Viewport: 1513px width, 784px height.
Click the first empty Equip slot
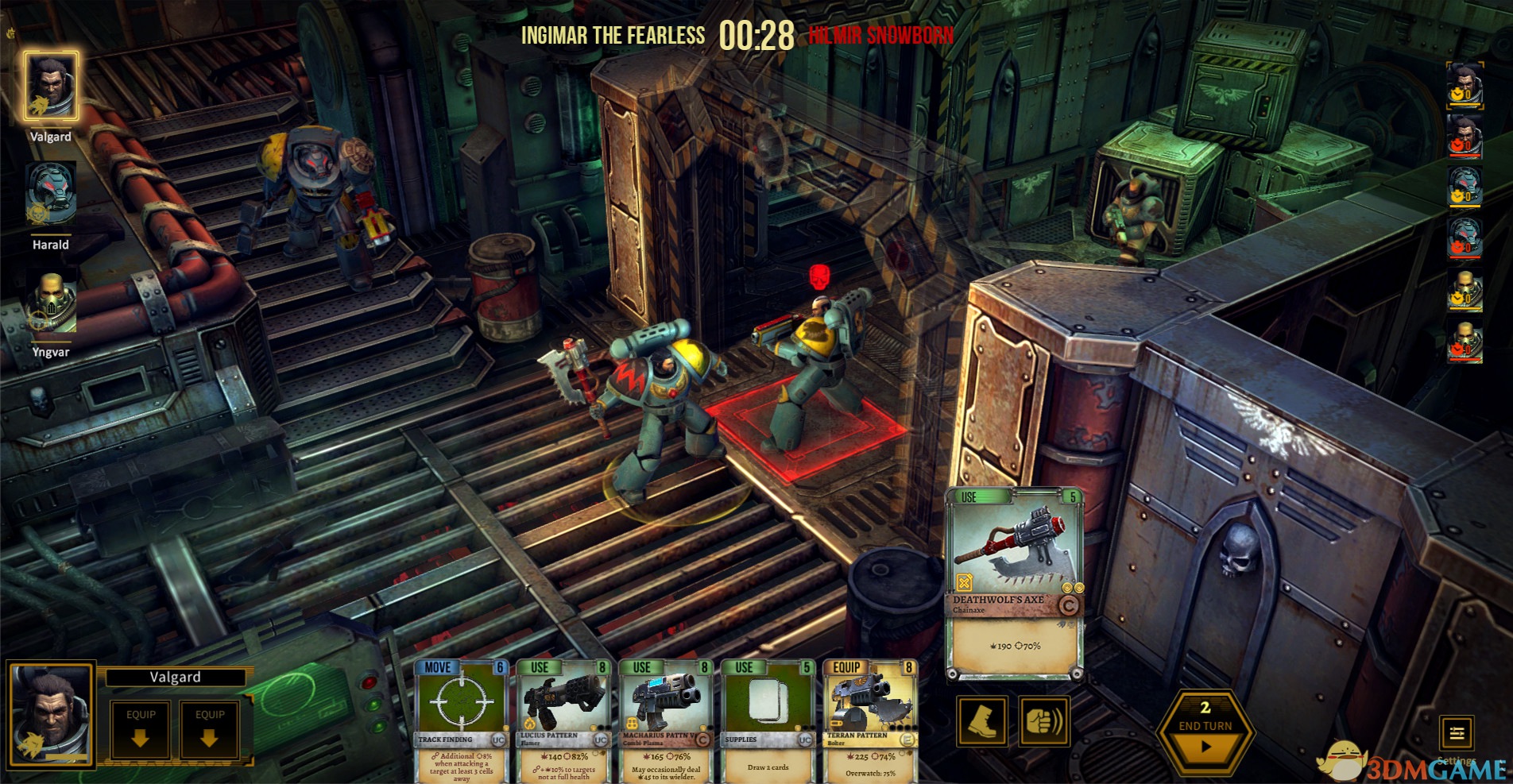pos(141,729)
